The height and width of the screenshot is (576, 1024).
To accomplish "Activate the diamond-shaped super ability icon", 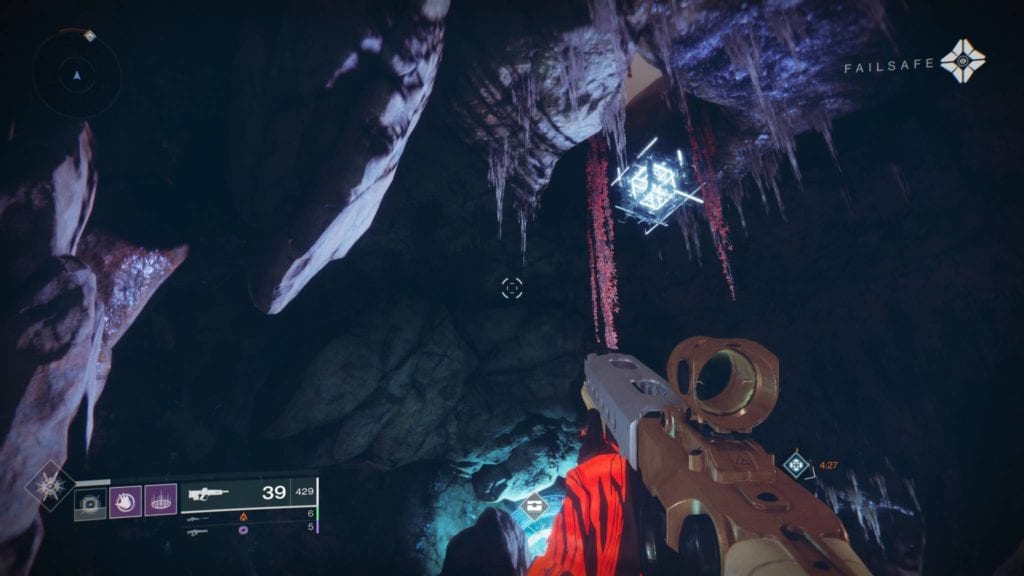I will (48, 486).
